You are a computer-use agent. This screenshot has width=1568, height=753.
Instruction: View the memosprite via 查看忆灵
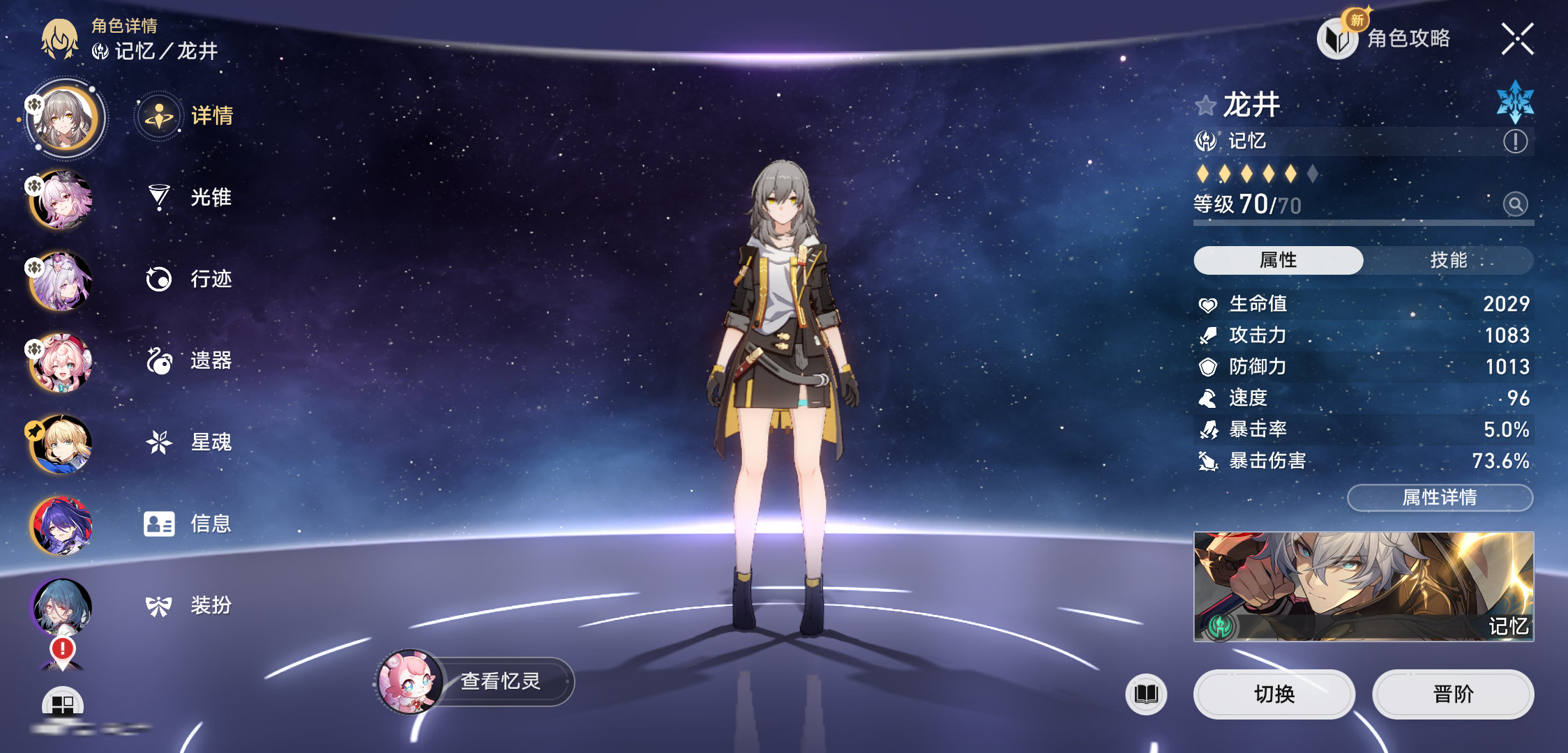coord(499,681)
